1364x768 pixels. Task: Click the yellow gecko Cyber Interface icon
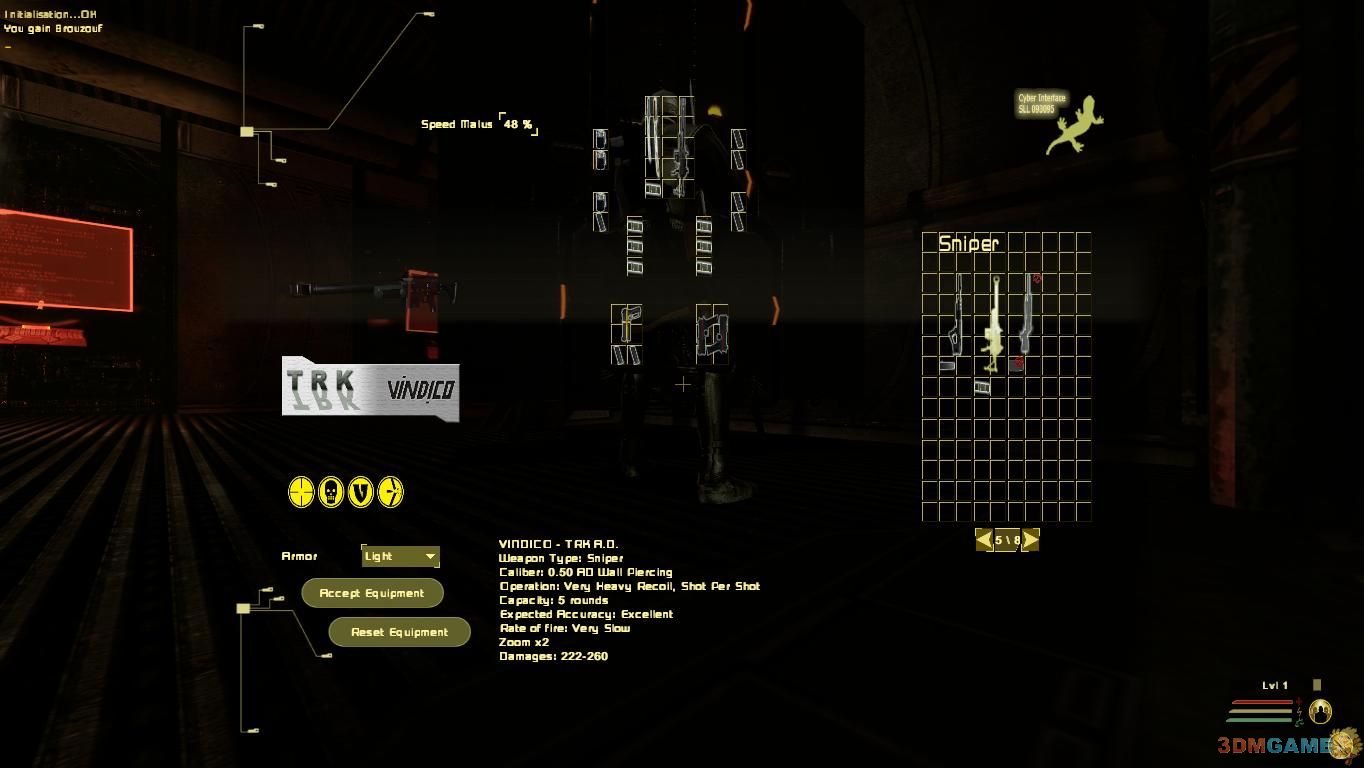point(1075,127)
